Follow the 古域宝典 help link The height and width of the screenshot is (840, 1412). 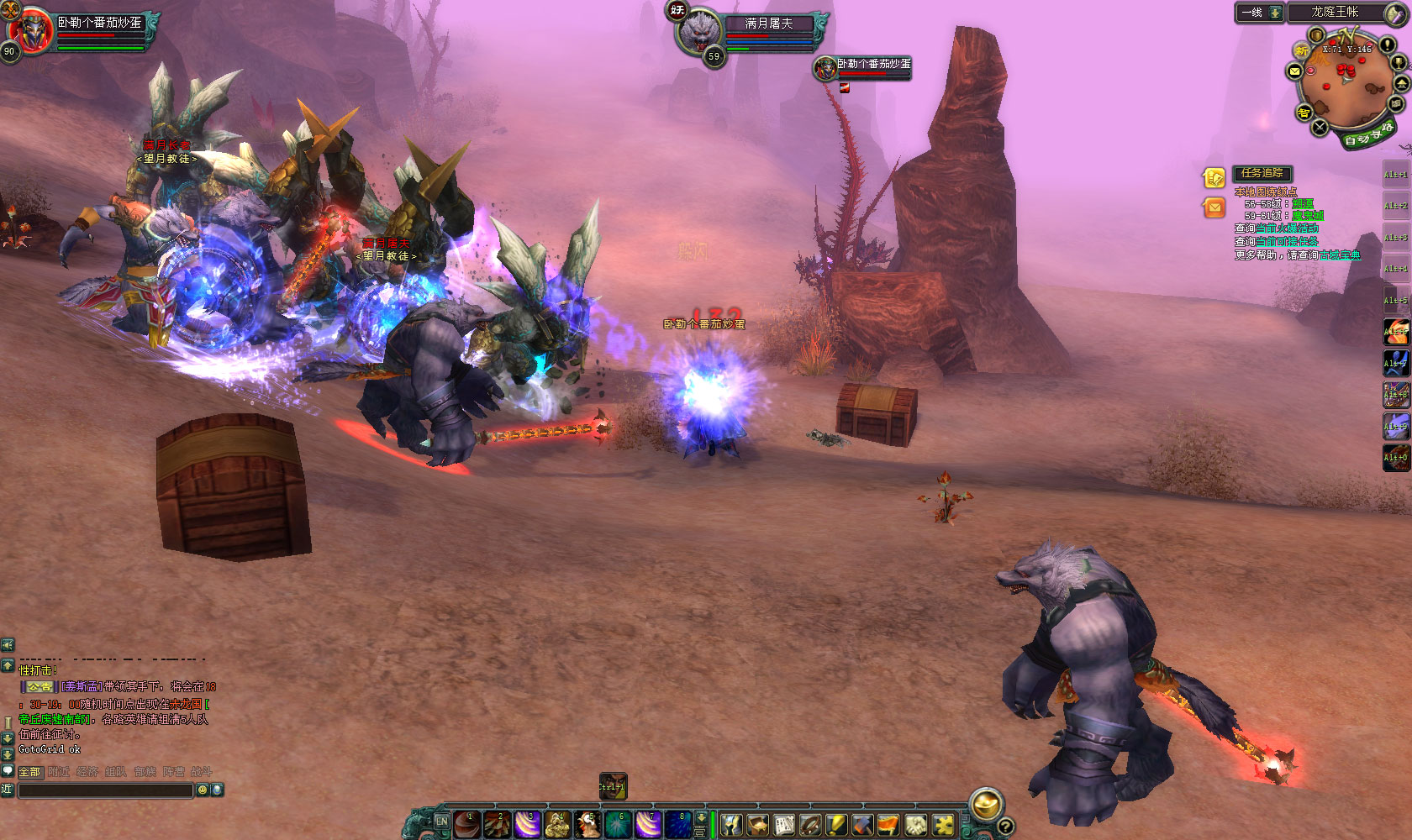point(1340,255)
